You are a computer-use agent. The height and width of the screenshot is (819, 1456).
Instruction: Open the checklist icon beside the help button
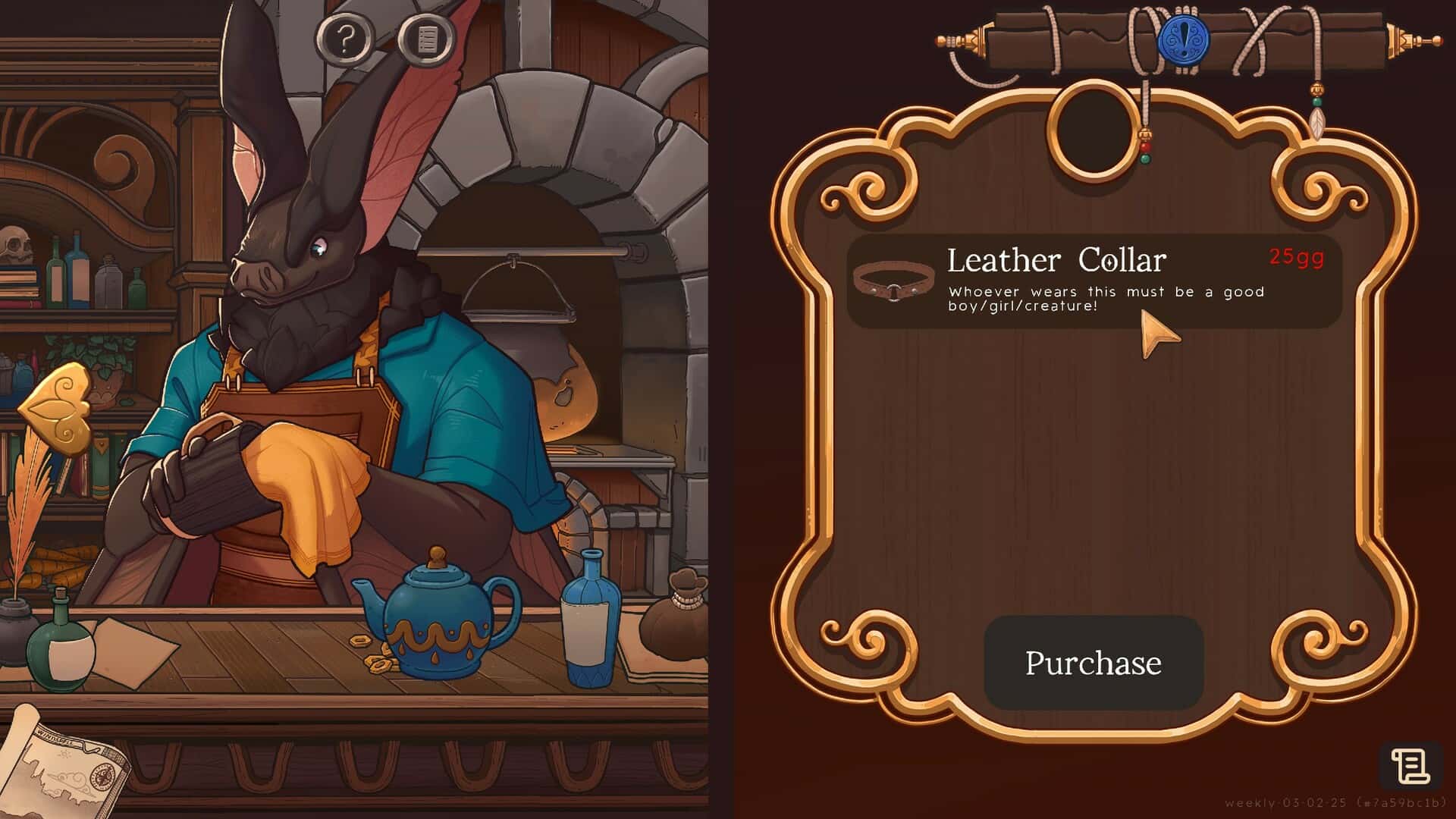pos(425,36)
